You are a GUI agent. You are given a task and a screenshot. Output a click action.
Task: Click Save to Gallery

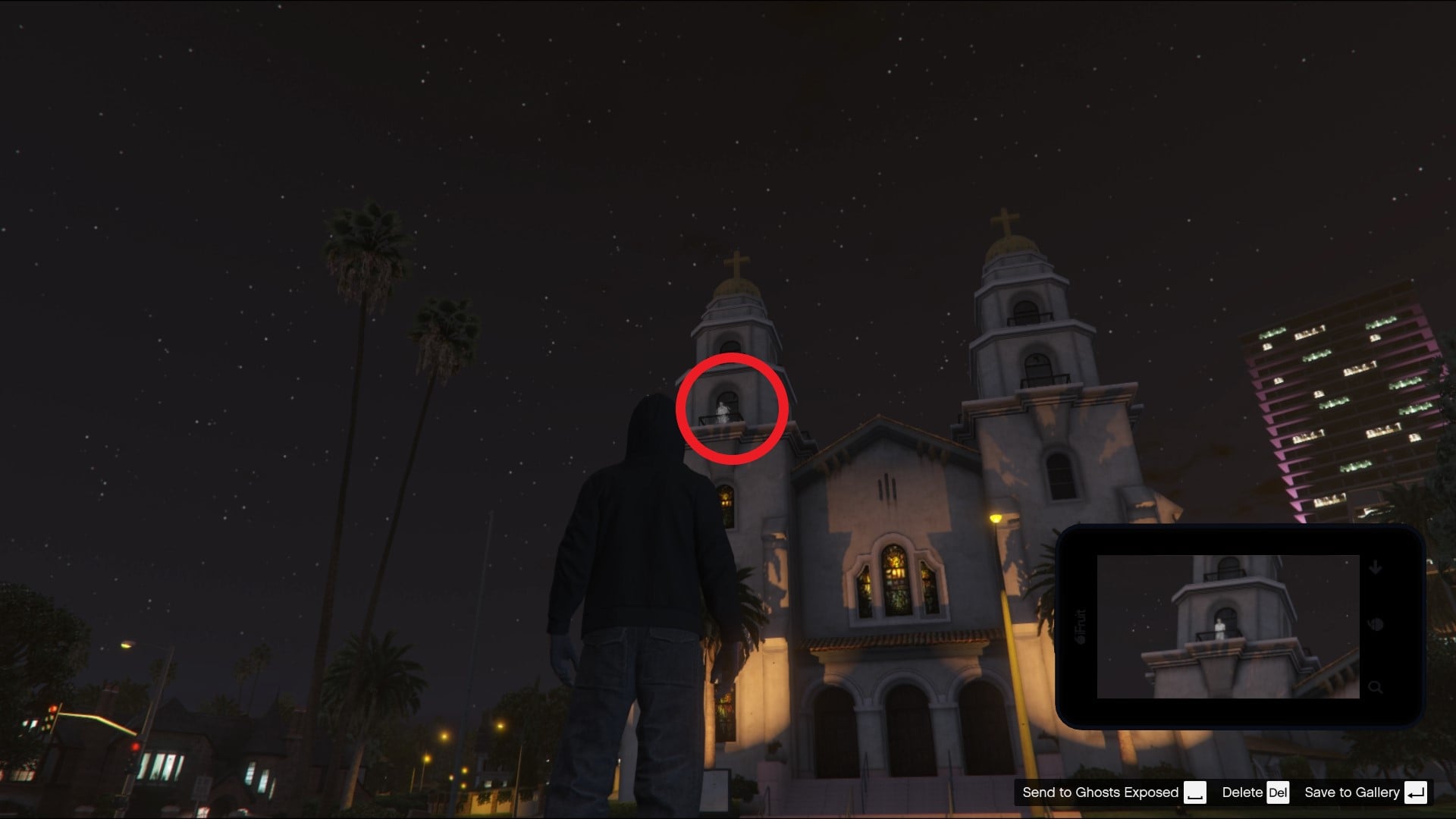pyautogui.click(x=1353, y=792)
